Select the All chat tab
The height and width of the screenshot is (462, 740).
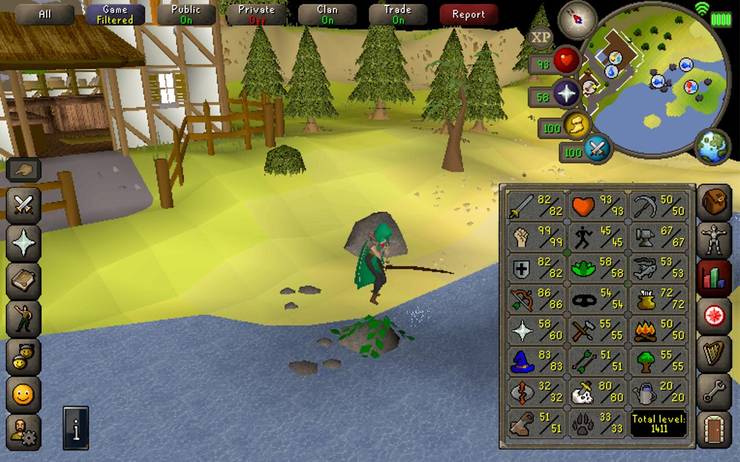[x=44, y=14]
